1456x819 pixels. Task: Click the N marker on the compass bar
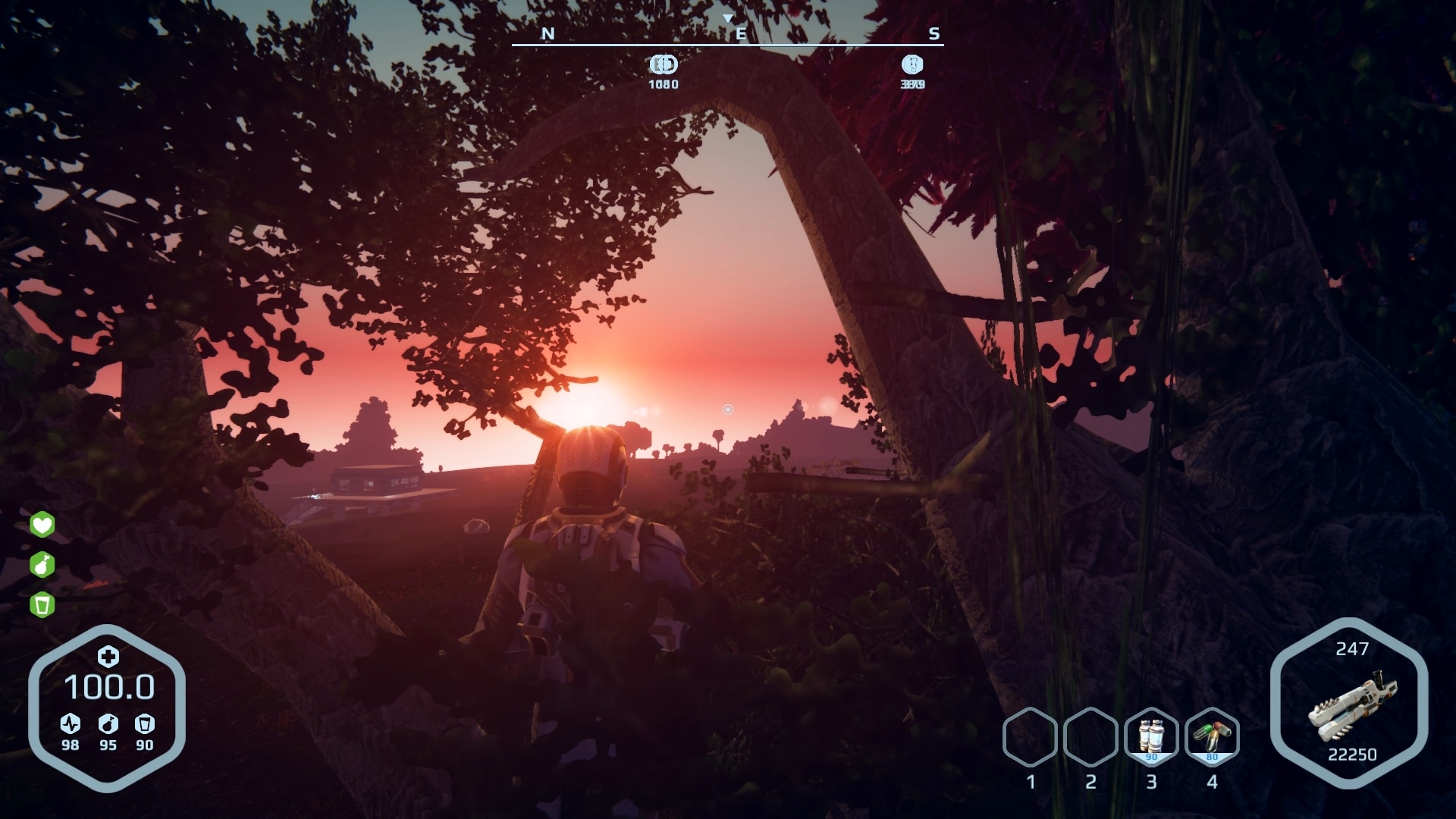click(x=548, y=33)
